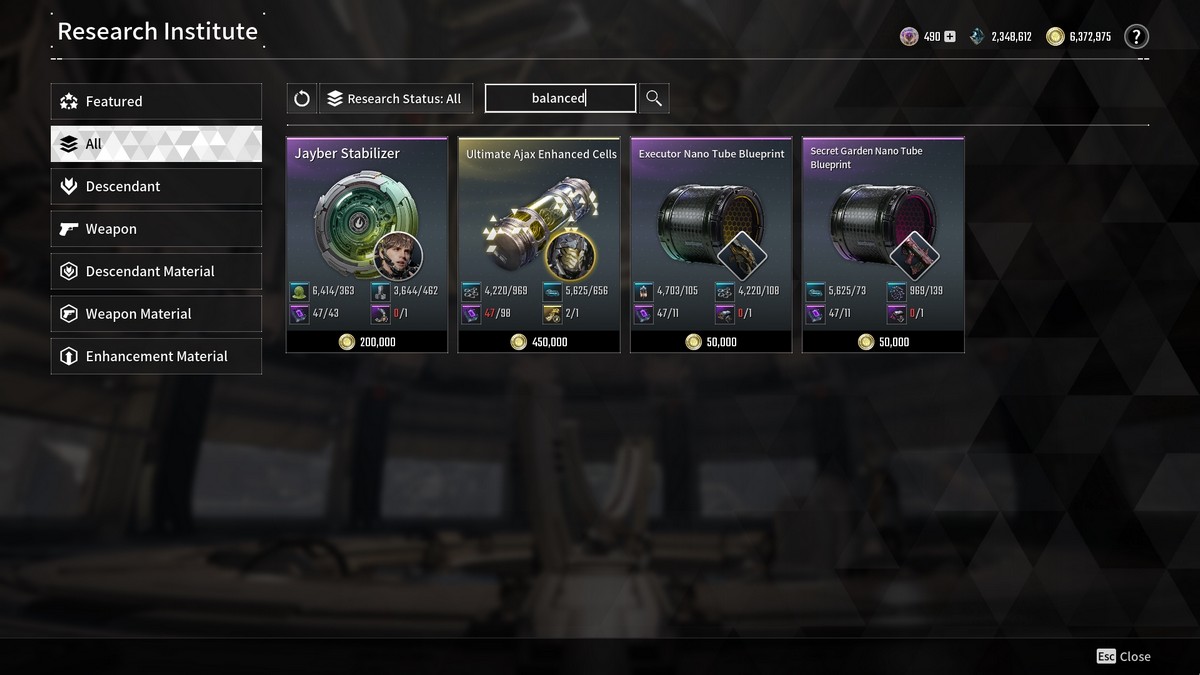Open the Research Status filter

(395, 98)
